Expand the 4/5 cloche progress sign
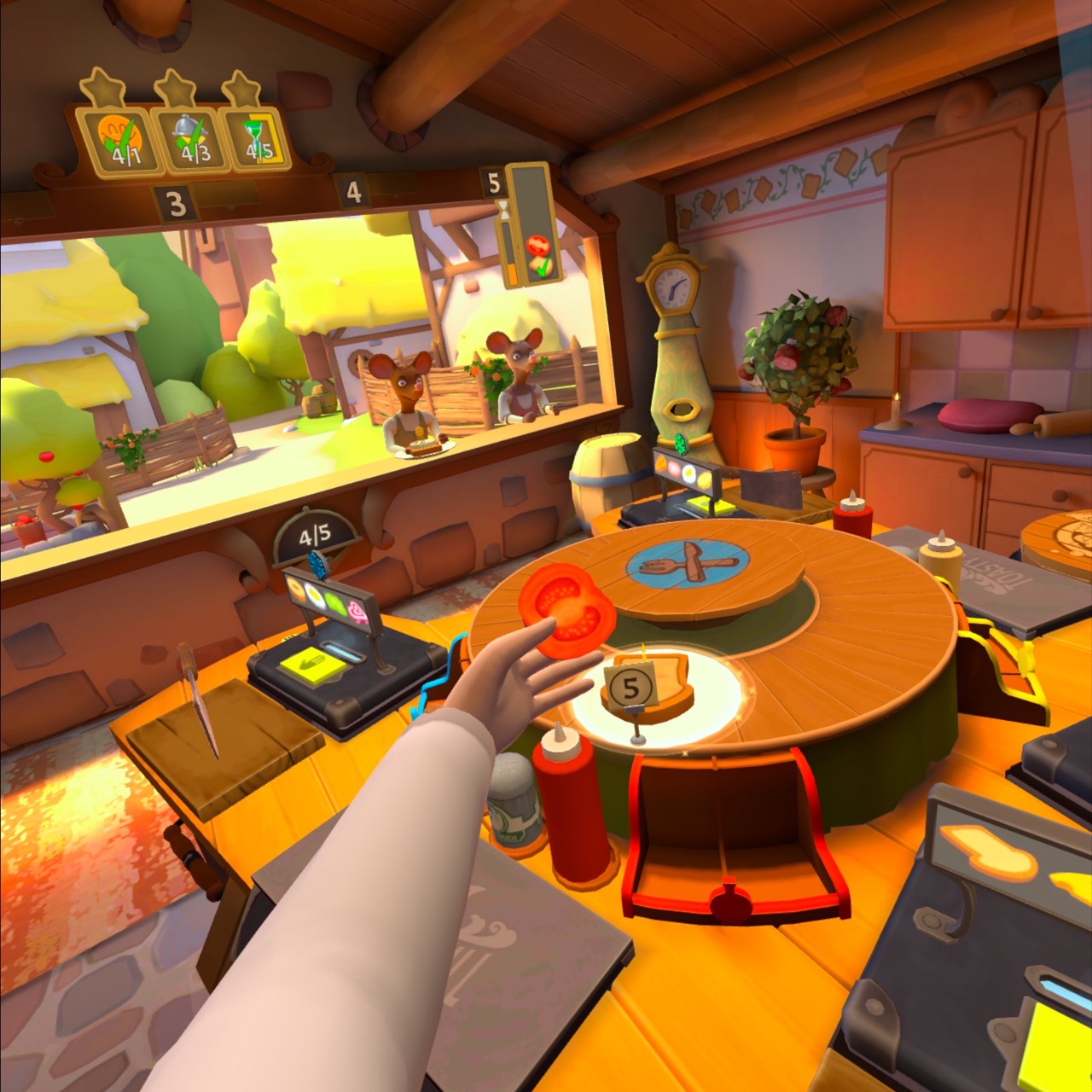 click(314, 537)
